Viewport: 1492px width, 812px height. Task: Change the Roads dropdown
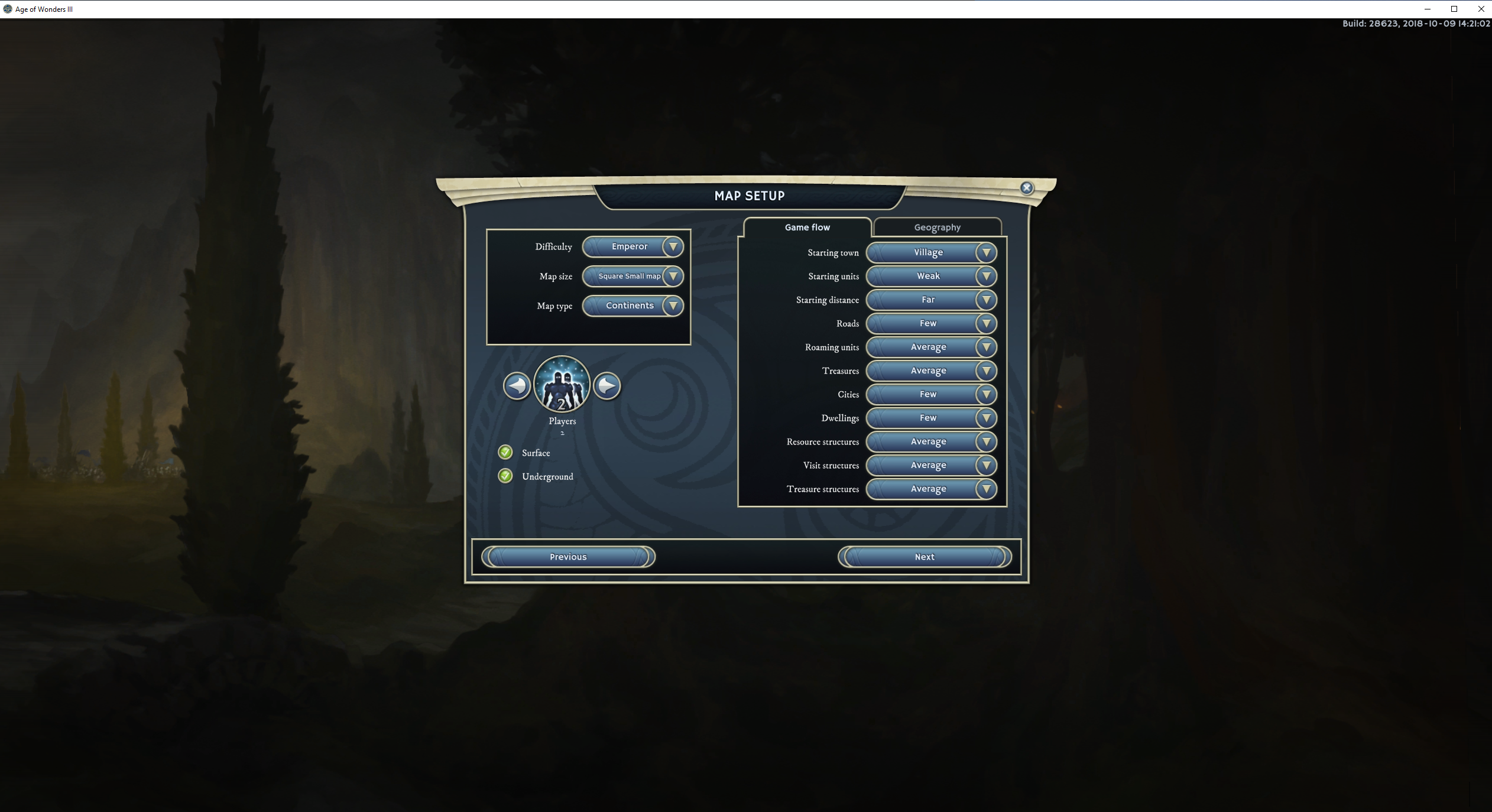click(931, 323)
